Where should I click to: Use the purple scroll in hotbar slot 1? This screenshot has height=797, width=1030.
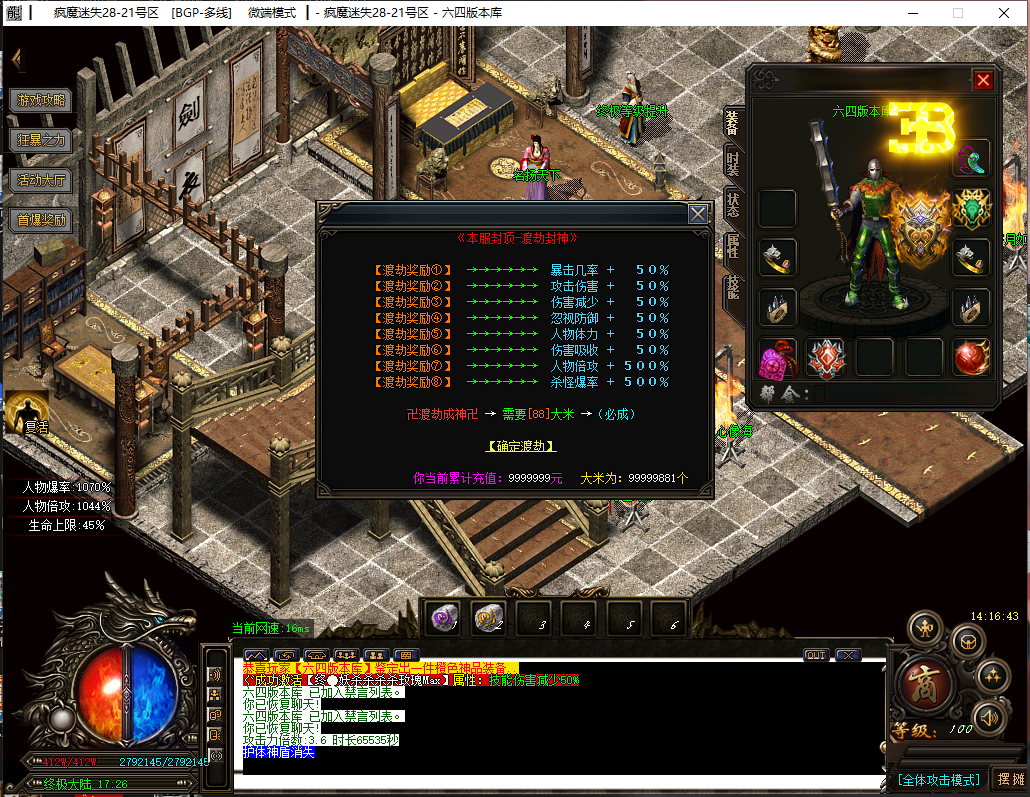coord(443,619)
